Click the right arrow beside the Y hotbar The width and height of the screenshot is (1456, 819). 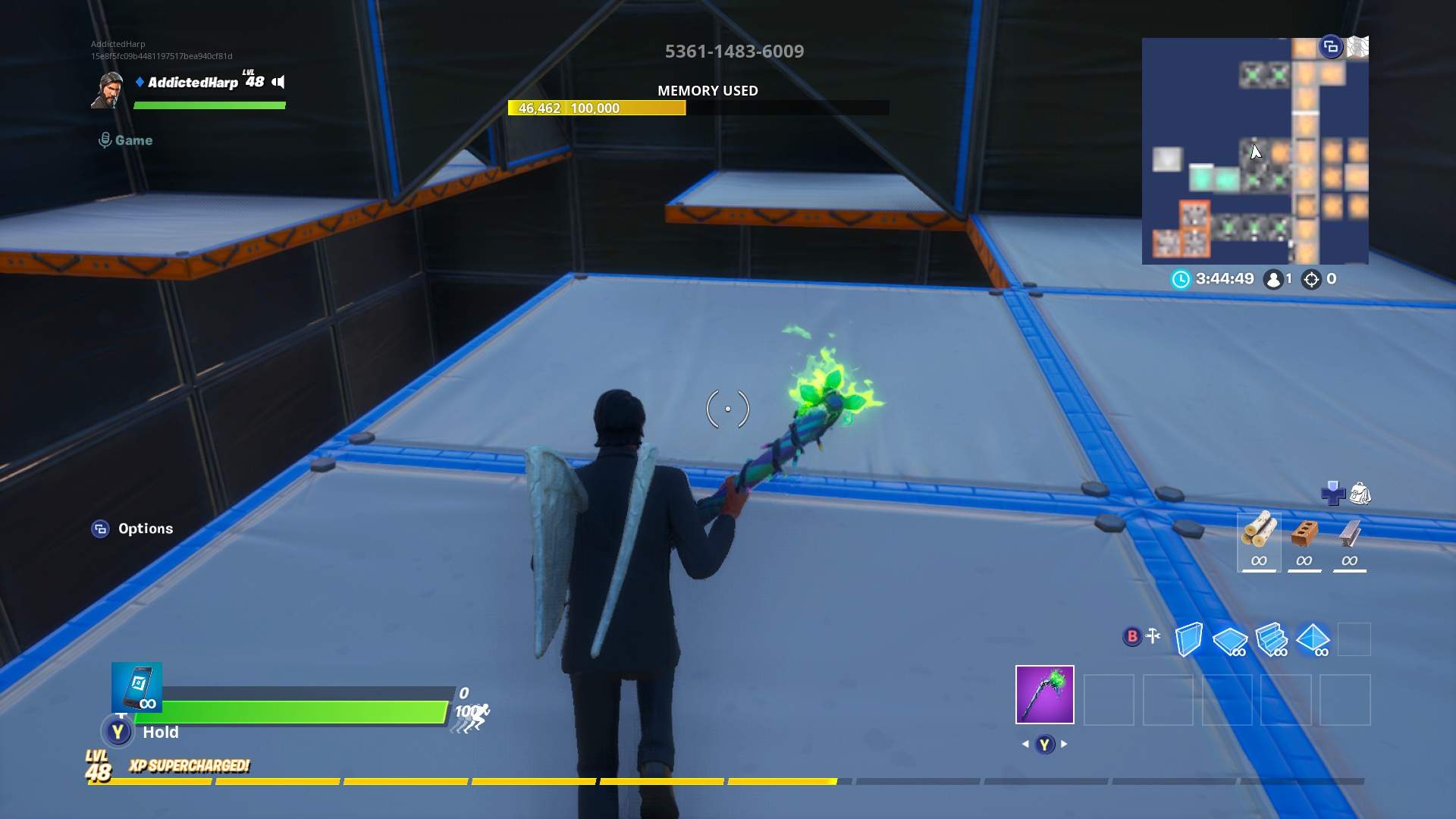(x=1065, y=744)
